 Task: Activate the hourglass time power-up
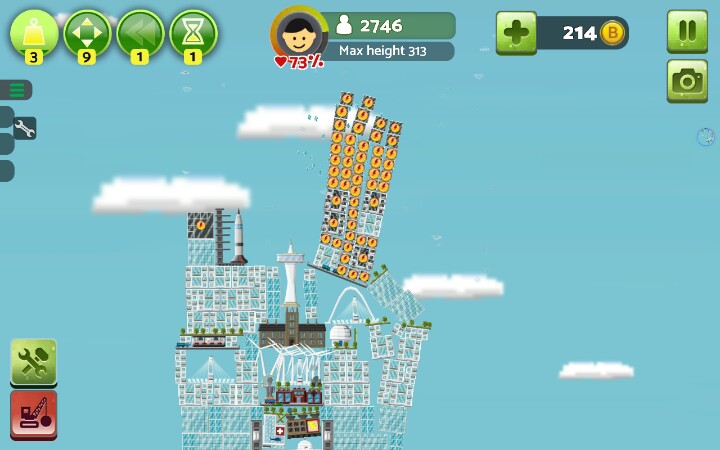193,33
